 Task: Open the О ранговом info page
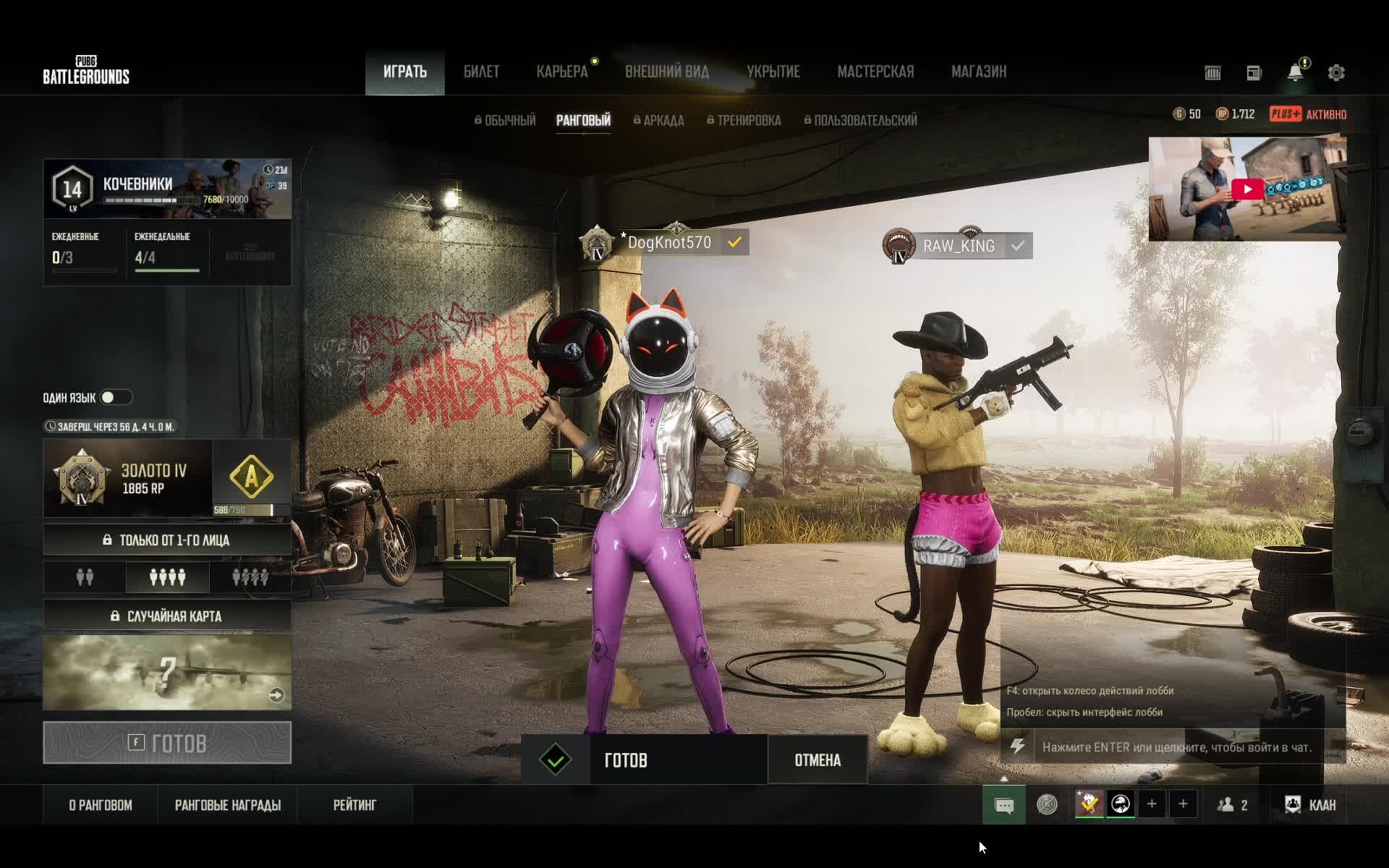101,805
